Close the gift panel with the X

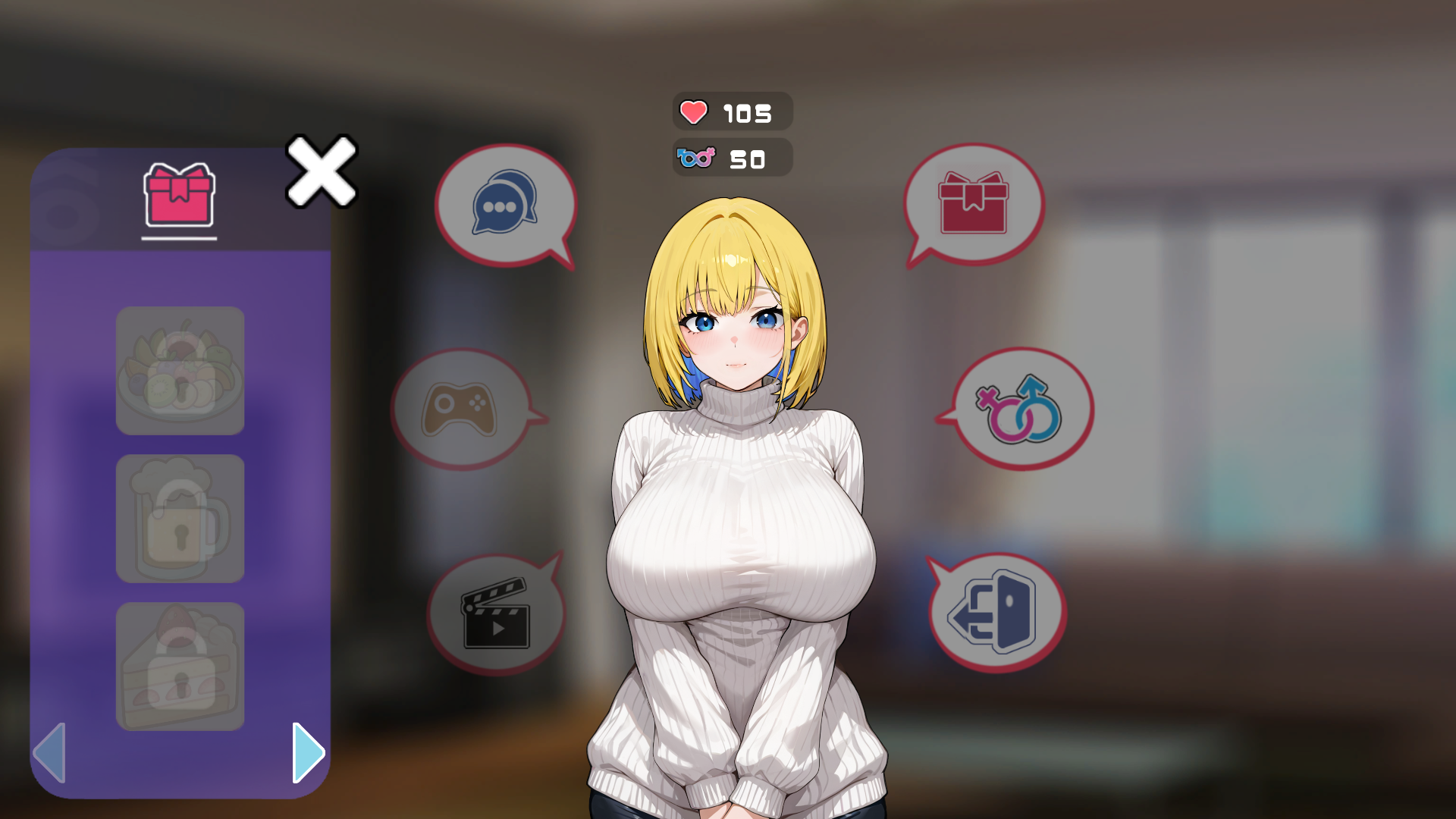(x=322, y=171)
